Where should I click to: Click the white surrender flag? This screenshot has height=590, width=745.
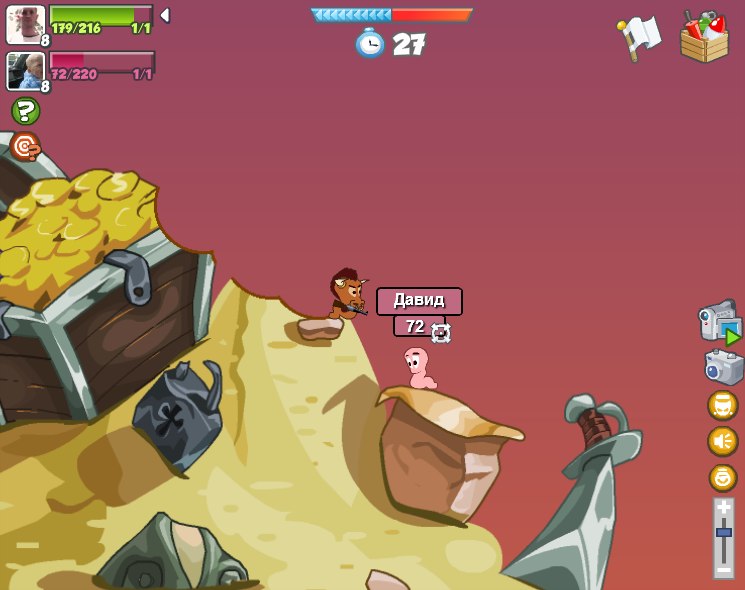pyautogui.click(x=638, y=38)
